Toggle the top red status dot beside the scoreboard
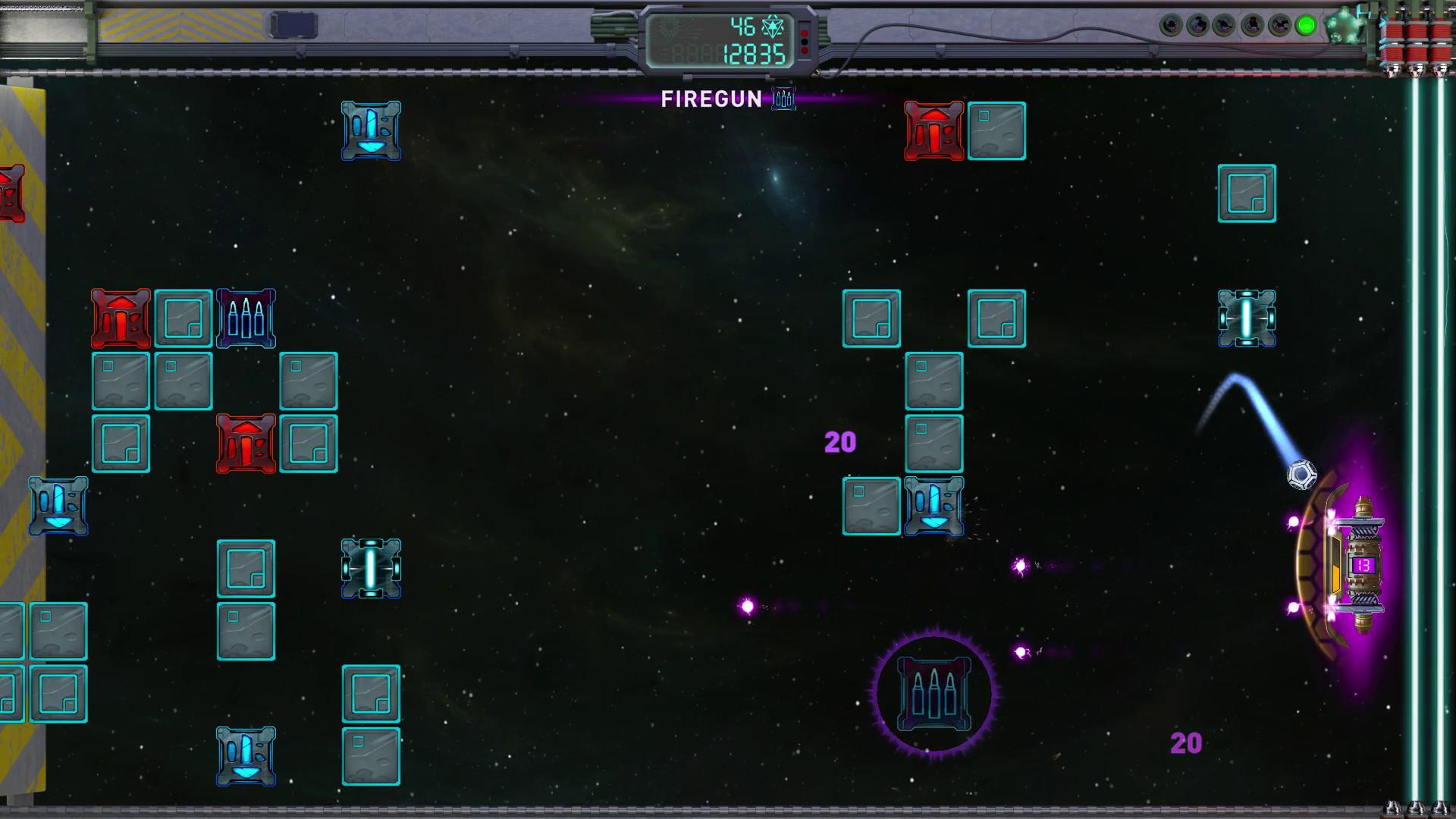The width and height of the screenshot is (1456, 819). 805,33
